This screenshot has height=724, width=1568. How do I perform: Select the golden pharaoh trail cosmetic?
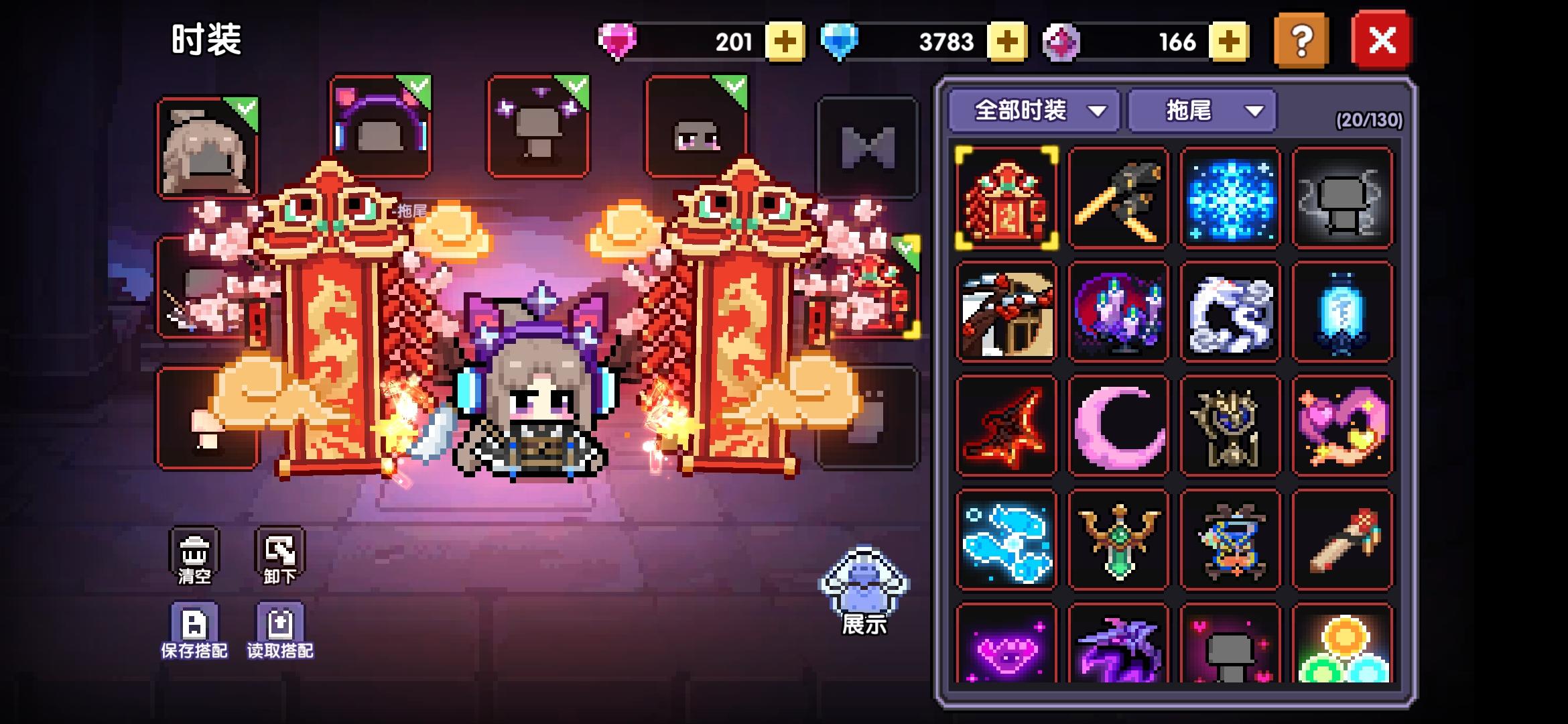click(x=1230, y=424)
